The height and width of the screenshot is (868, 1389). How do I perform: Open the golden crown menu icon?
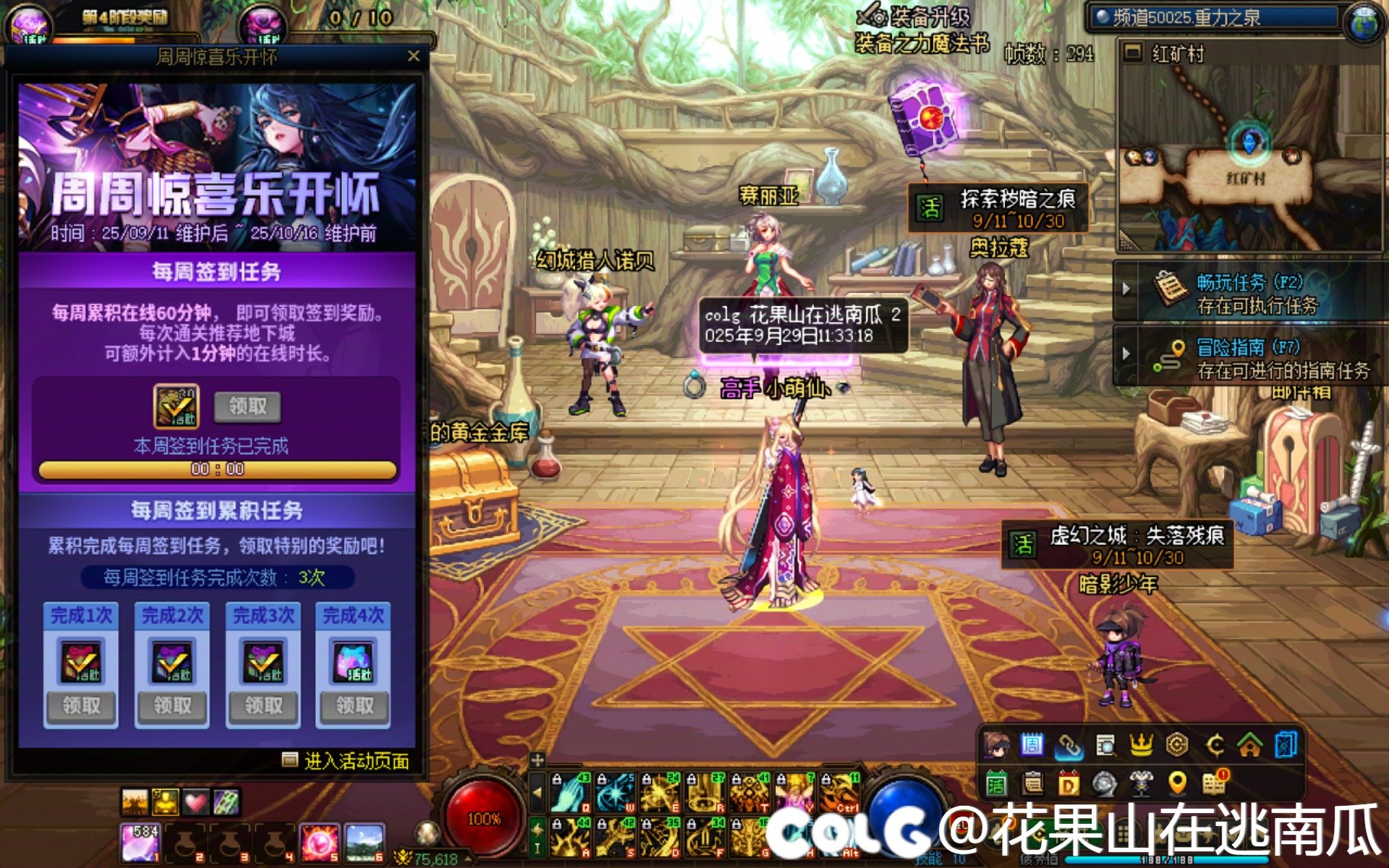tap(1141, 745)
